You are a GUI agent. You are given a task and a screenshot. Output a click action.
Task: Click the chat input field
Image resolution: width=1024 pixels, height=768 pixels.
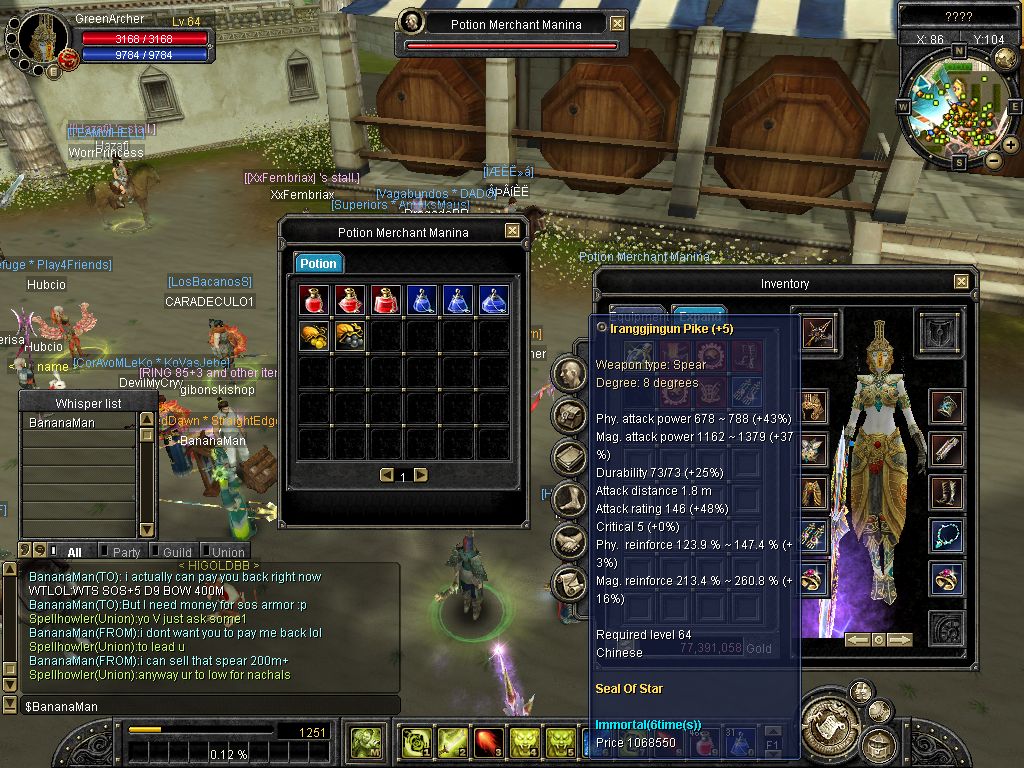tap(200, 707)
